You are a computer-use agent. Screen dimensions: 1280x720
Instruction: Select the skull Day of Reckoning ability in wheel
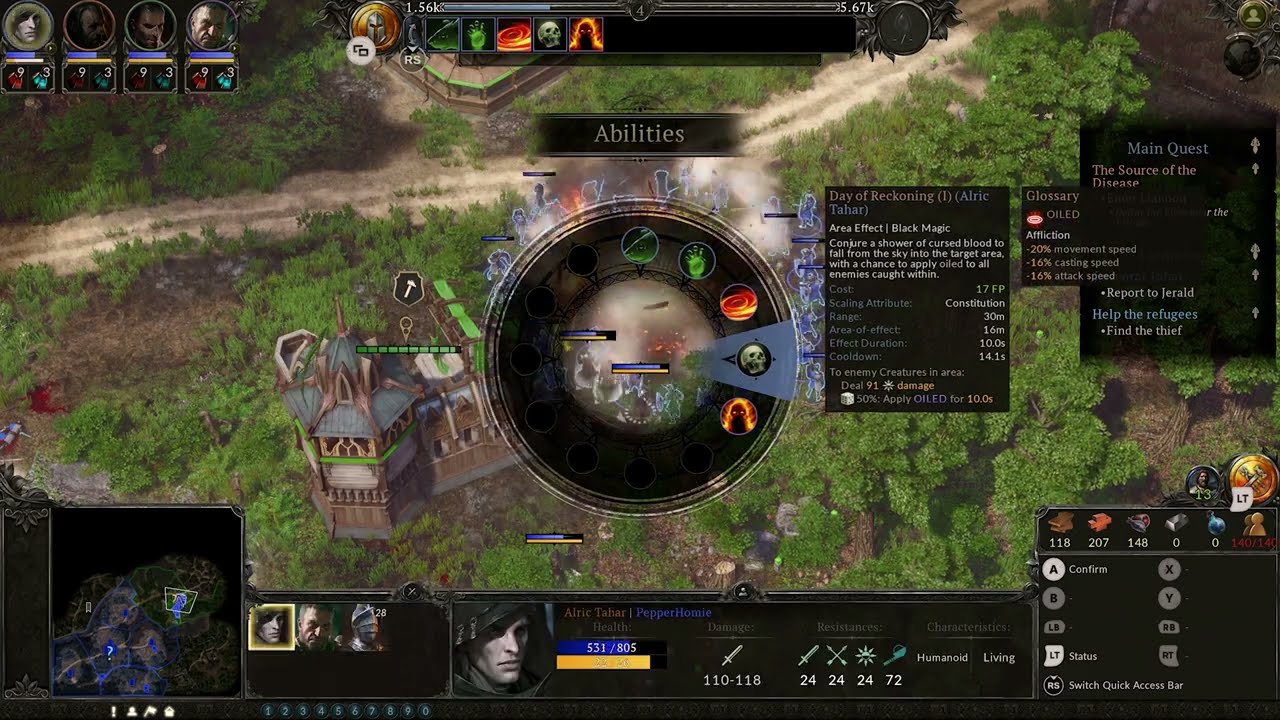pyautogui.click(x=753, y=360)
